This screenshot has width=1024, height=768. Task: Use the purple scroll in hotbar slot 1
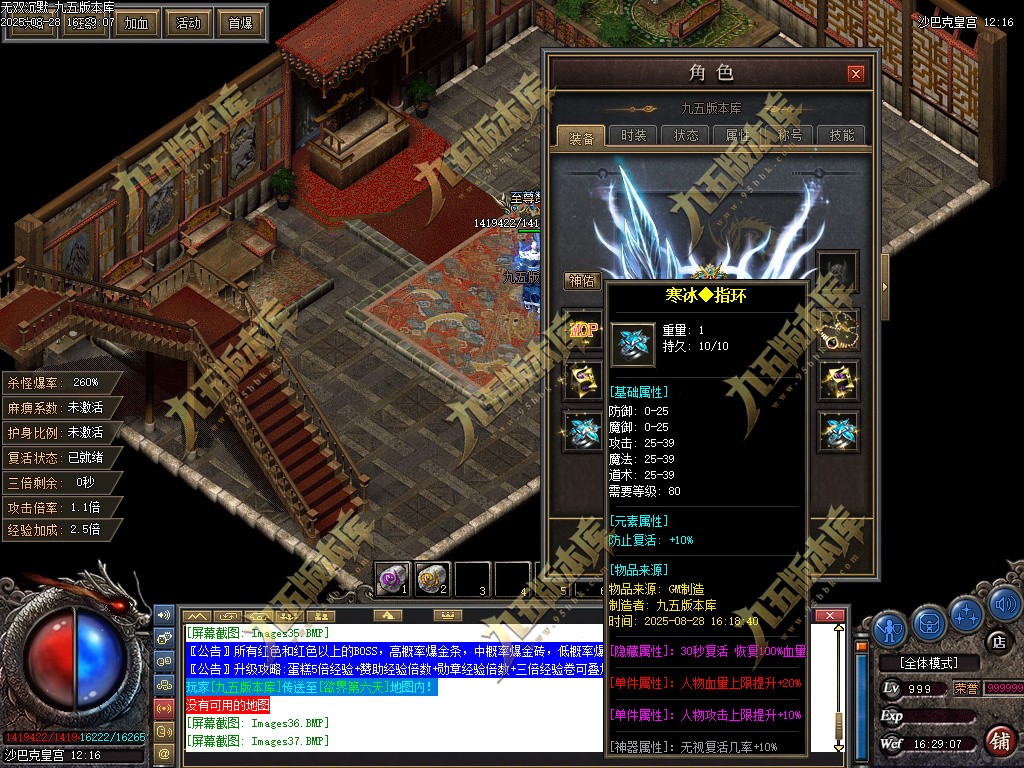coord(391,578)
